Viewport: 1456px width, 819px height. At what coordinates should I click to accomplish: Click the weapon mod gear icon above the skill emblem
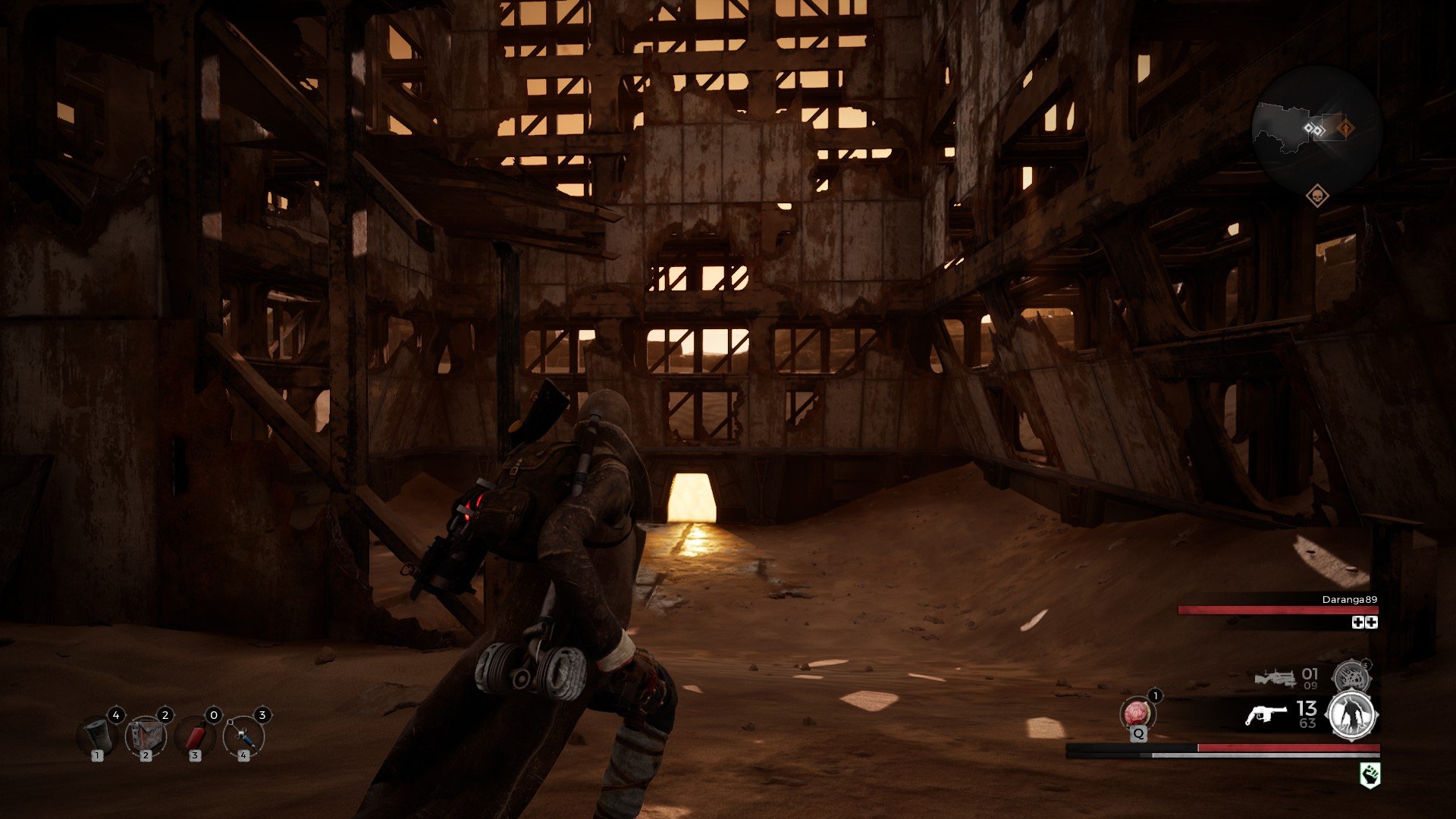(1352, 676)
